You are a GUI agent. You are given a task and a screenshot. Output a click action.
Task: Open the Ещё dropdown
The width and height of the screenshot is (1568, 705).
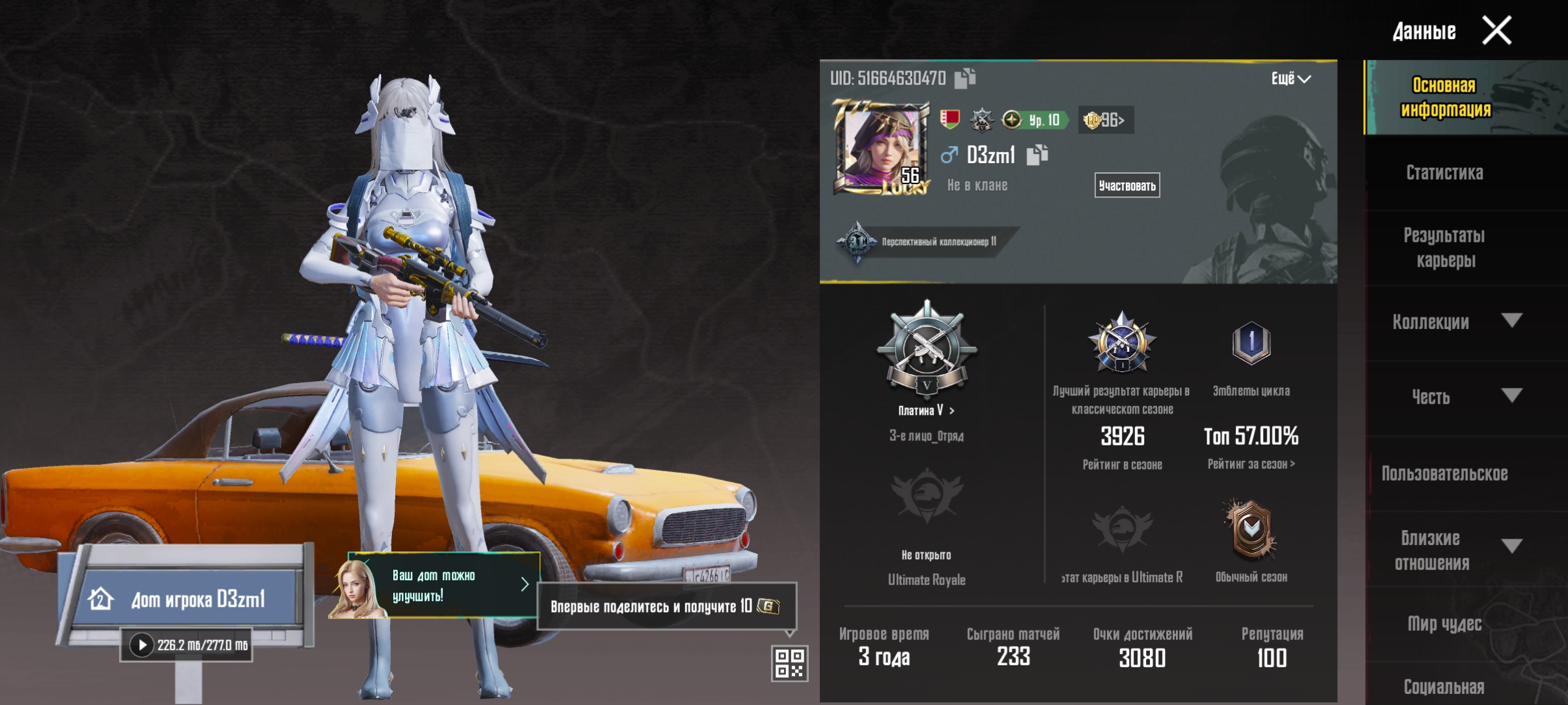(1290, 79)
